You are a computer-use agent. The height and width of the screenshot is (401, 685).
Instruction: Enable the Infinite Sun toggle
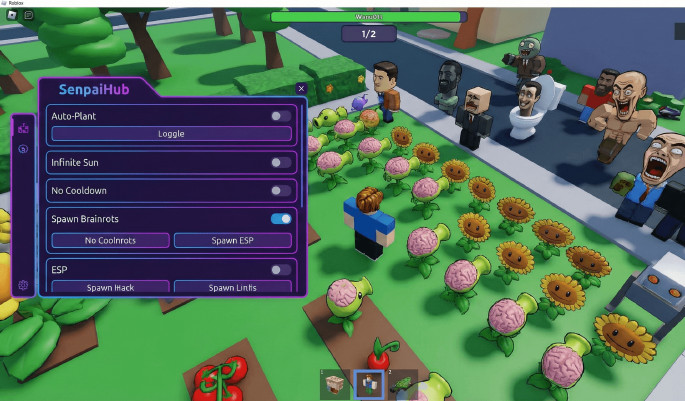pos(281,162)
